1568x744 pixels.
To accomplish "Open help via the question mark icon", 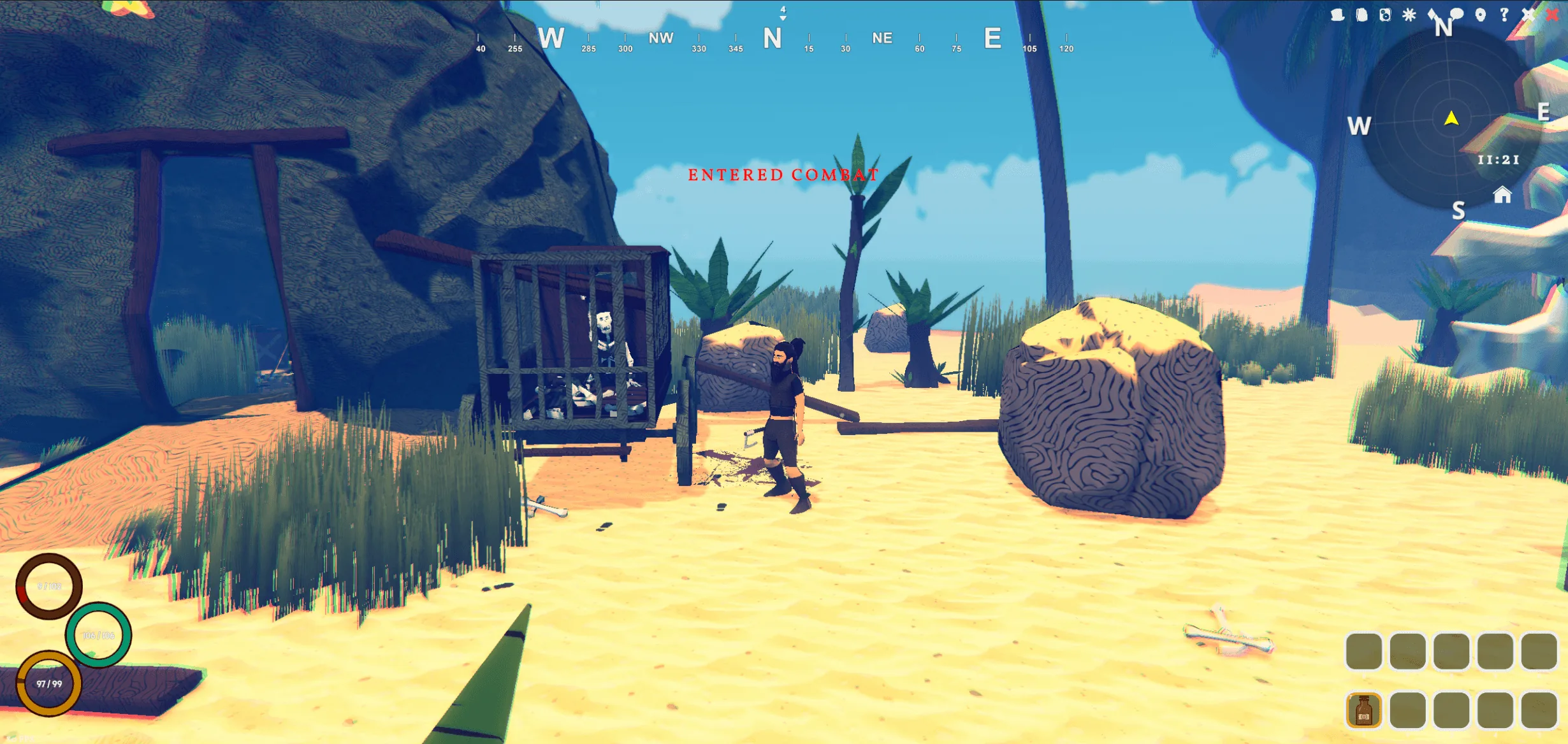I will point(1504,15).
